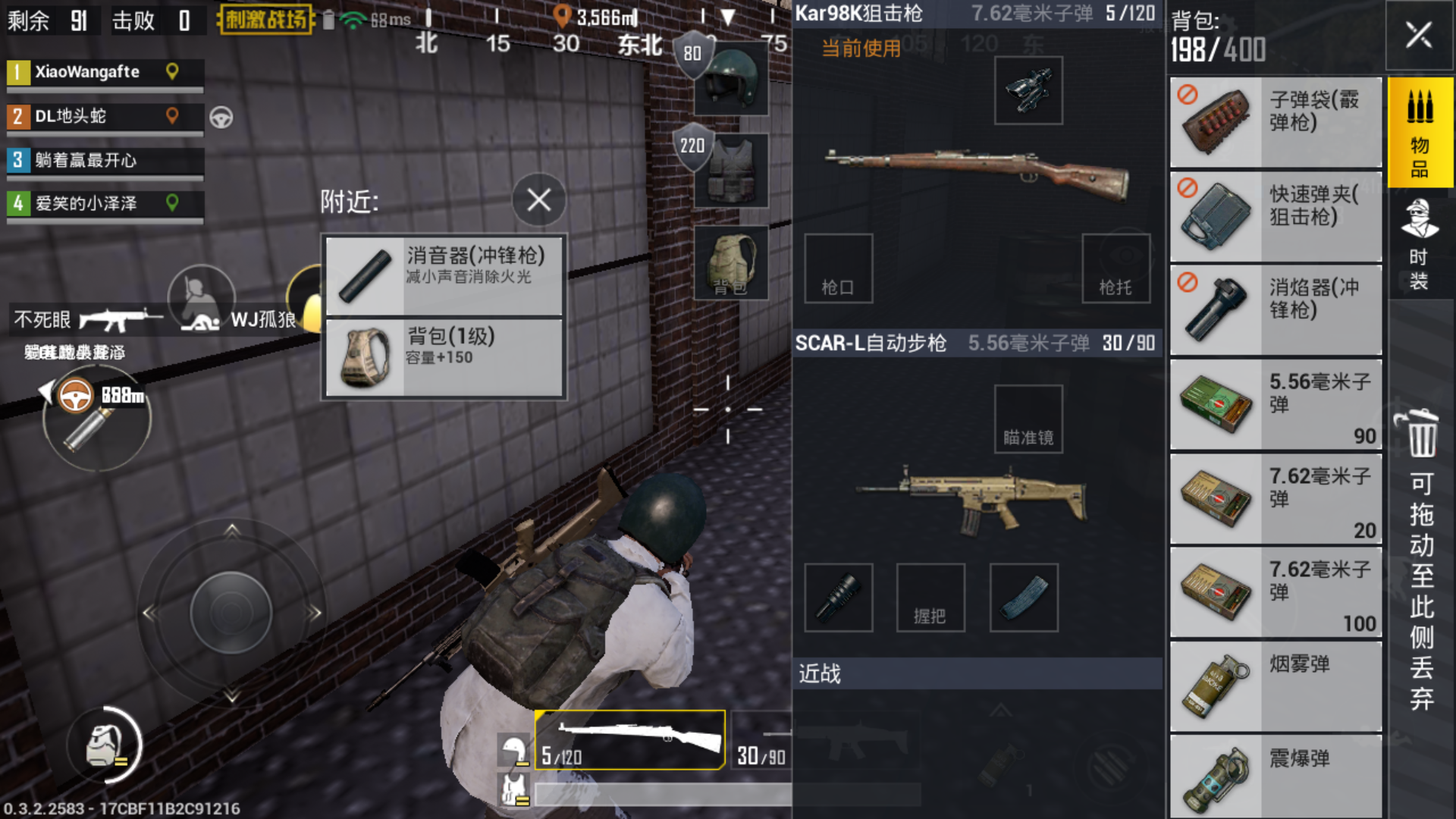Click the scope icon attached to the Kar98K

(x=1028, y=91)
